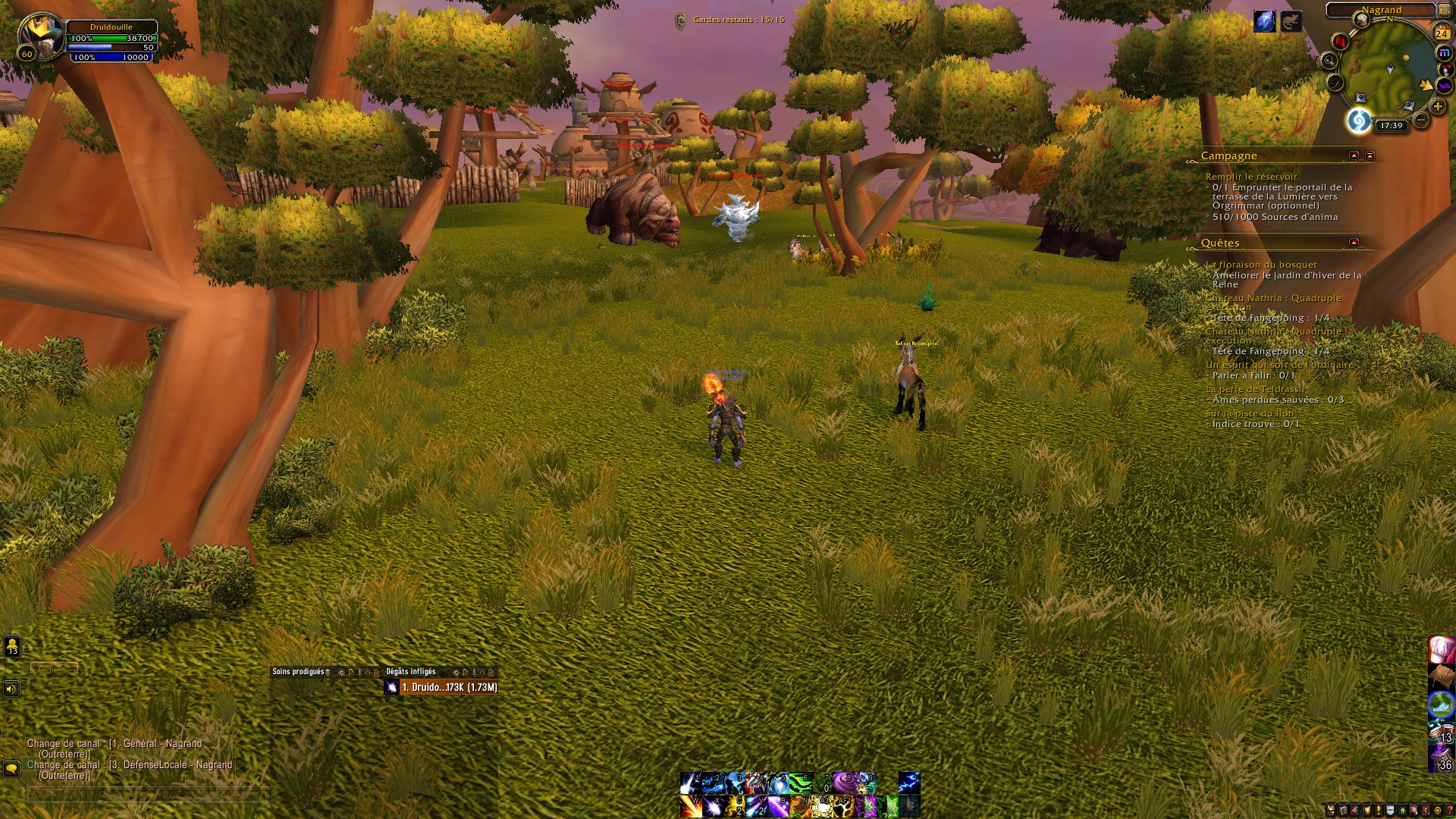Click the character info micro menu icon
The height and width of the screenshot is (819, 1456).
[x=1331, y=810]
